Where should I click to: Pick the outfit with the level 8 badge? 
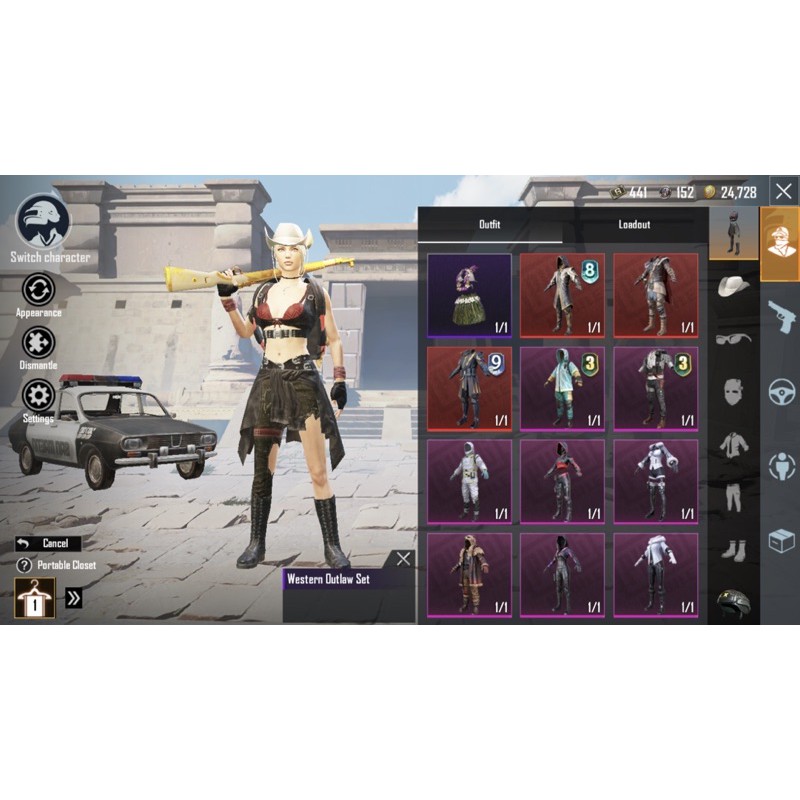coord(562,295)
